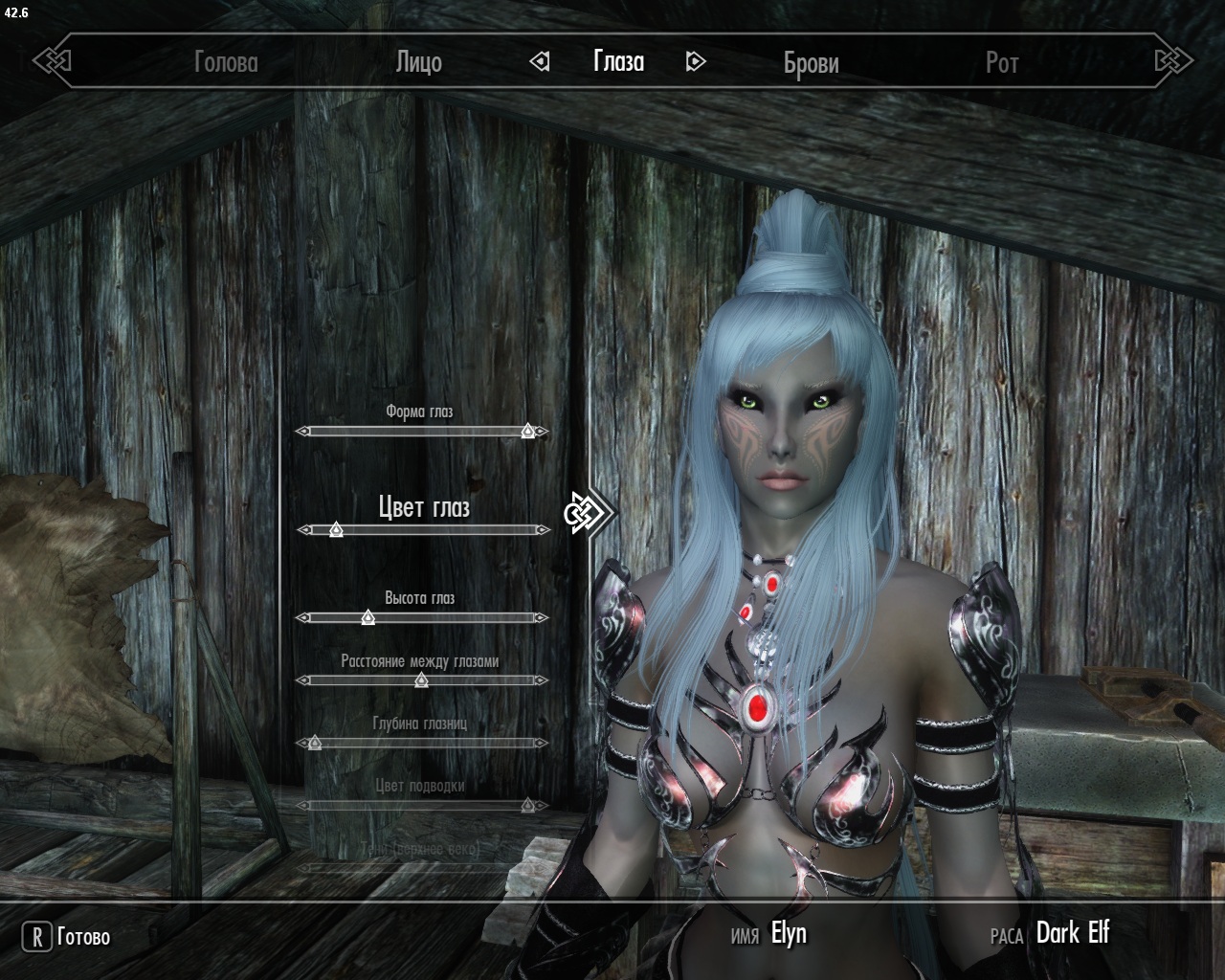Click right end arrow of category bar
The image size is (1225, 980).
1173,62
